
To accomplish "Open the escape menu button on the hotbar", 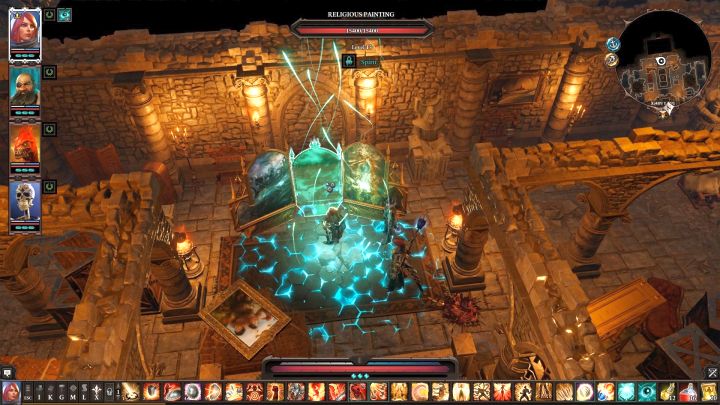I will pyautogui.click(x=28, y=391).
